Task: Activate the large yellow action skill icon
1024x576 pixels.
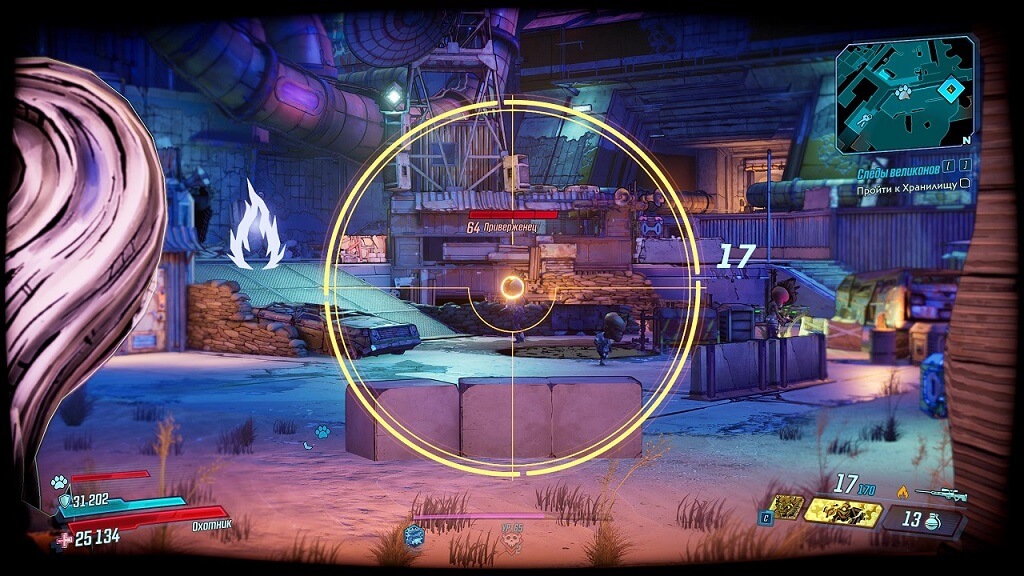Action: click(x=843, y=514)
